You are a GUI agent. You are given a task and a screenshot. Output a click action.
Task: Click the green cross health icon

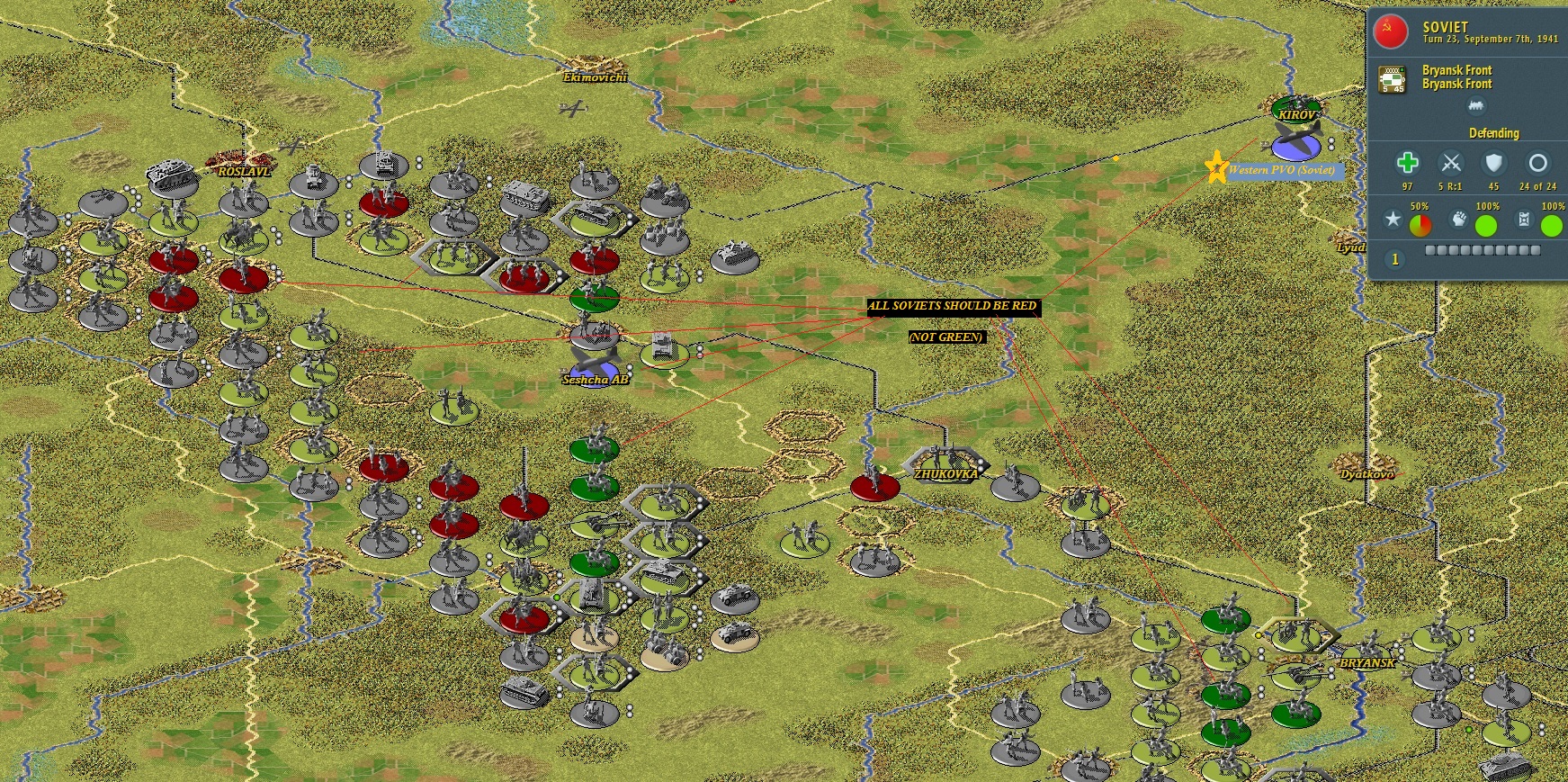1407,163
